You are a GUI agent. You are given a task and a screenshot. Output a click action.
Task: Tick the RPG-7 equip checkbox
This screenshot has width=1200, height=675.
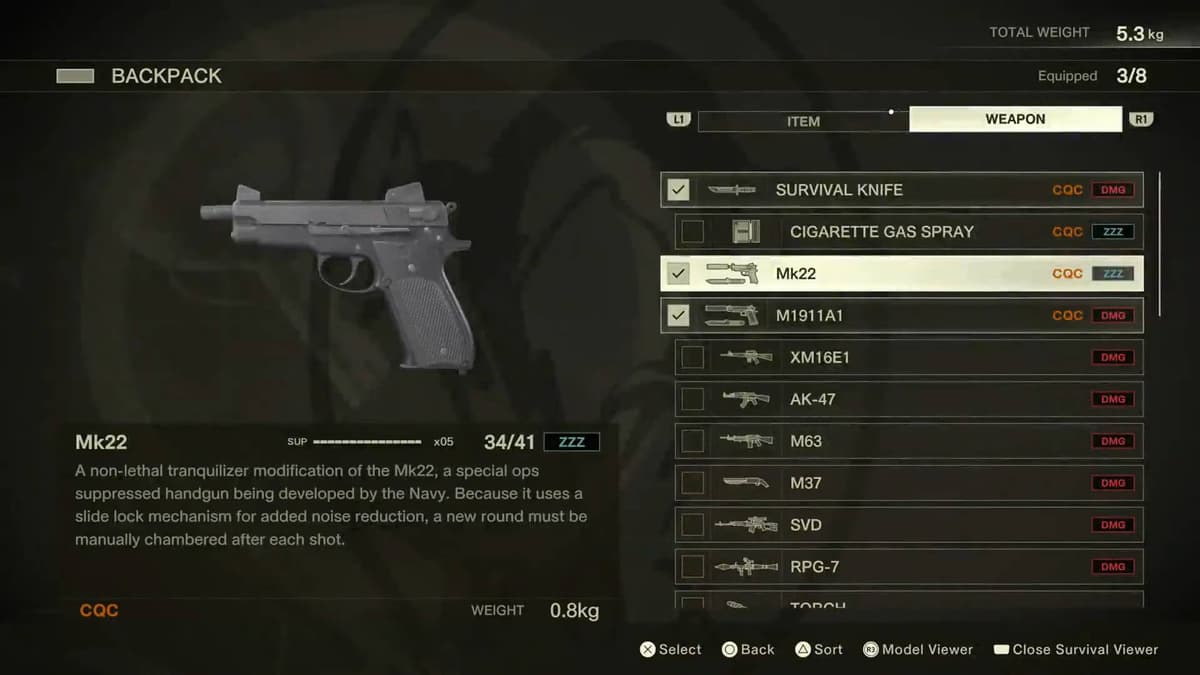click(692, 568)
